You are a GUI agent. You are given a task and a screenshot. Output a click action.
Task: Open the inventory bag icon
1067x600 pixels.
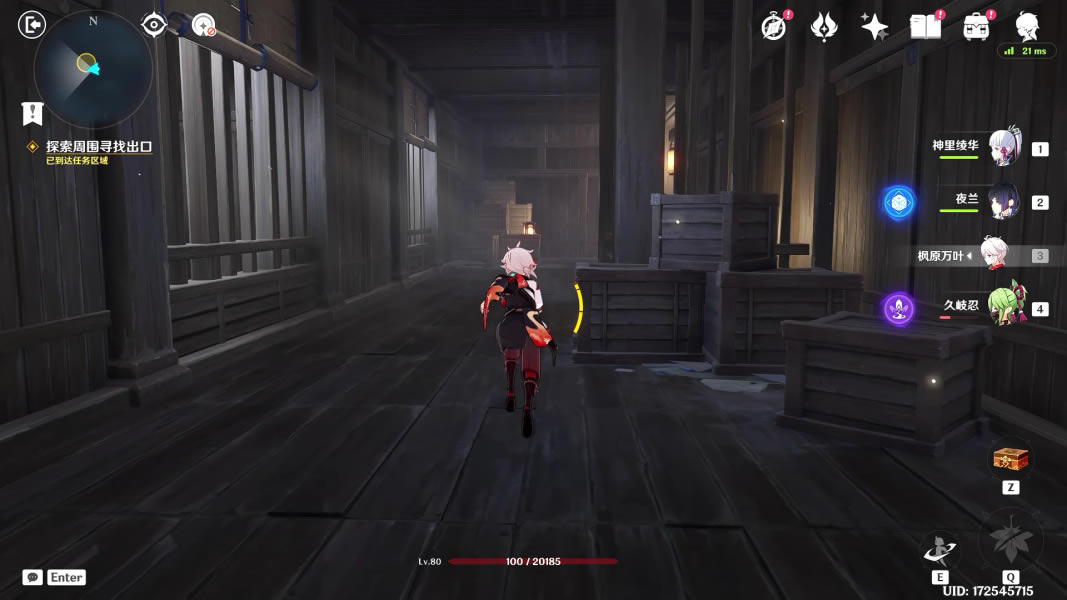976,27
